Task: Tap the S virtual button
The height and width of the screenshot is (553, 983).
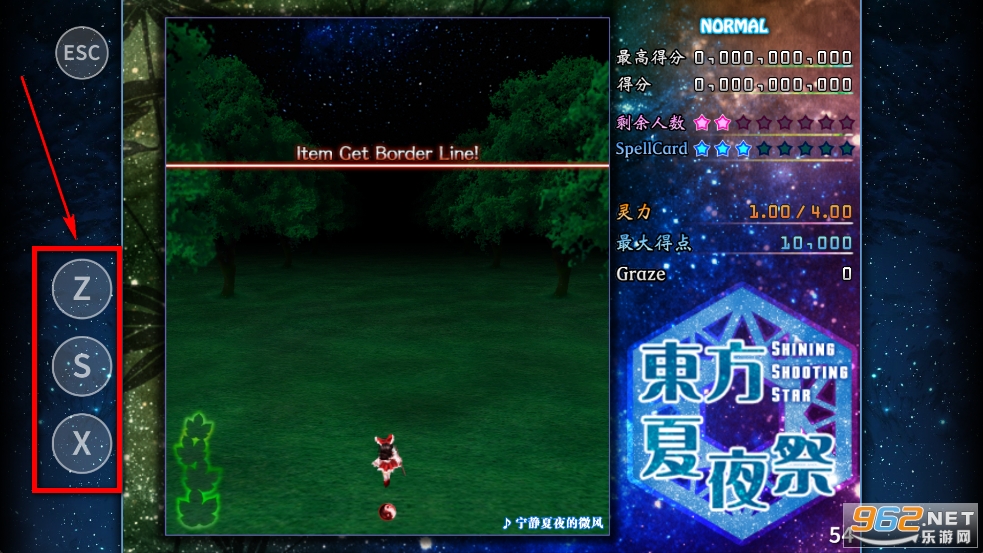Action: tap(82, 366)
